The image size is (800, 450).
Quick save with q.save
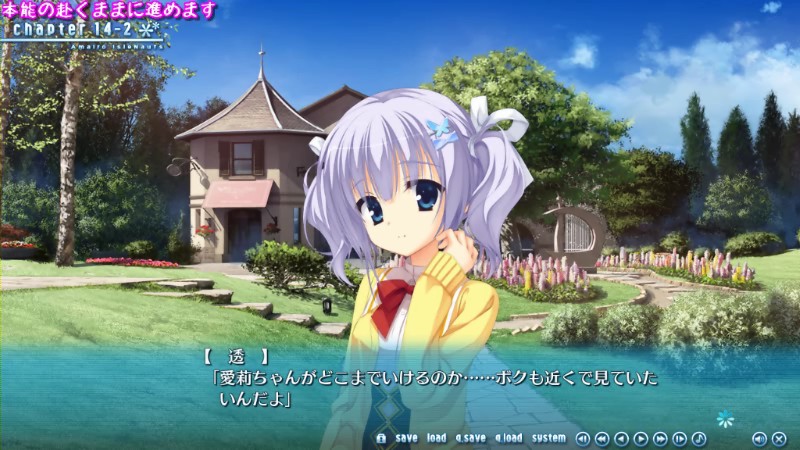(x=470, y=438)
